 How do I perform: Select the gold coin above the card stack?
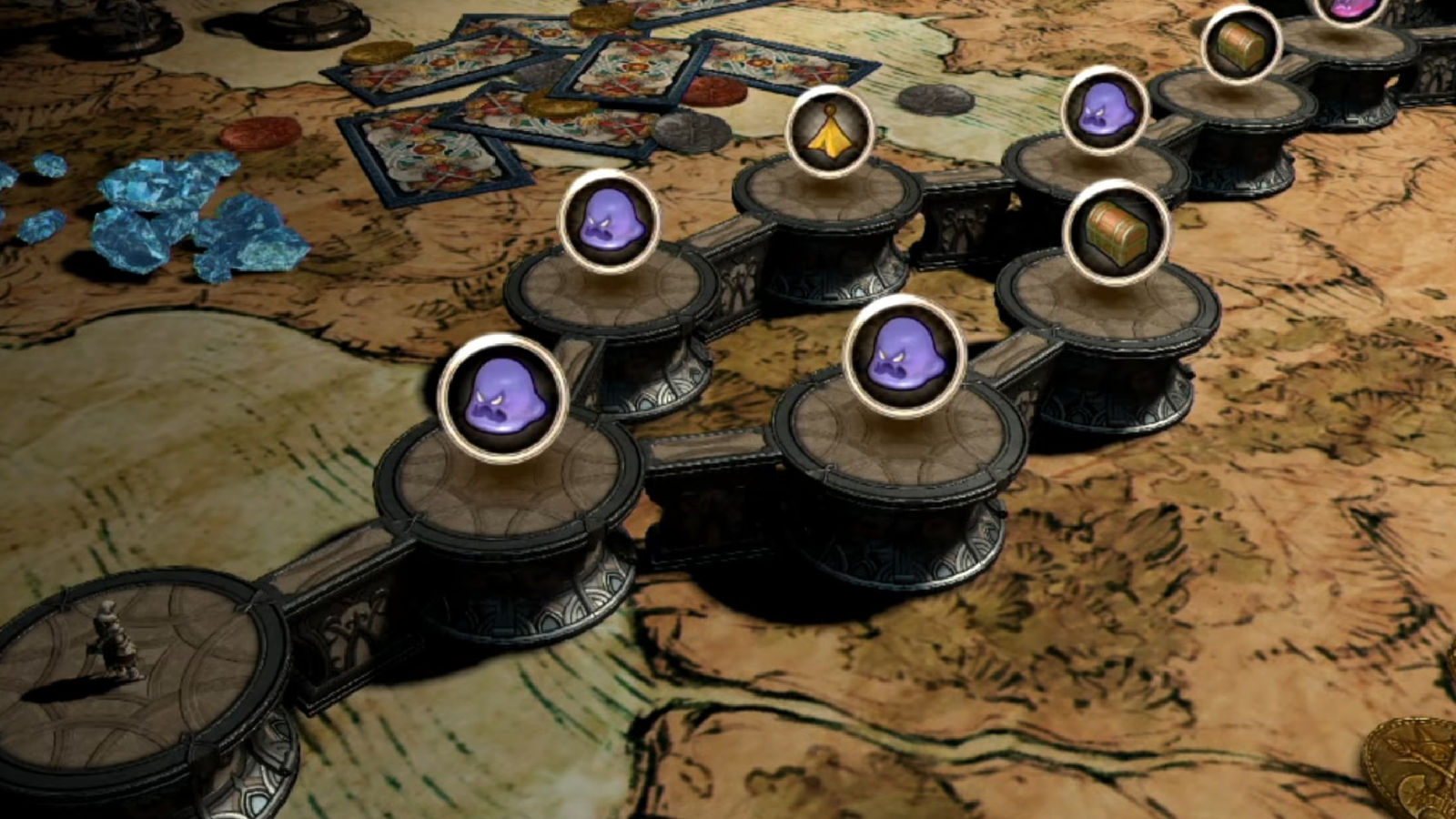pos(601,20)
